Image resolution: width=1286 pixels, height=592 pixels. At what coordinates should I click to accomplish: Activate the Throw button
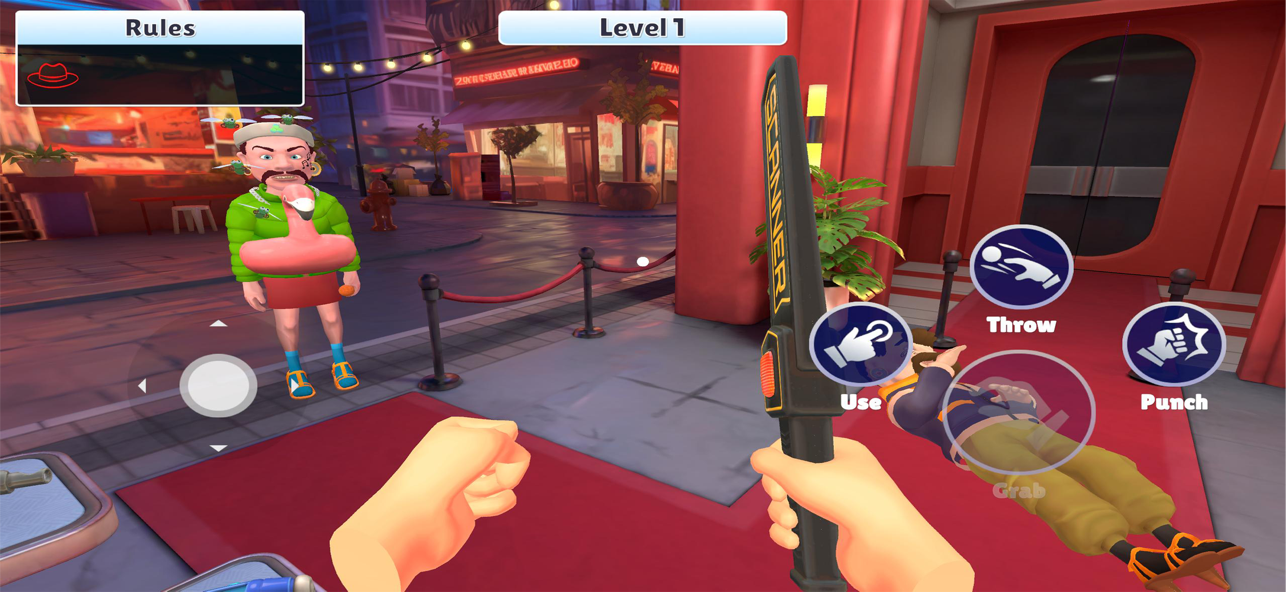[1020, 268]
